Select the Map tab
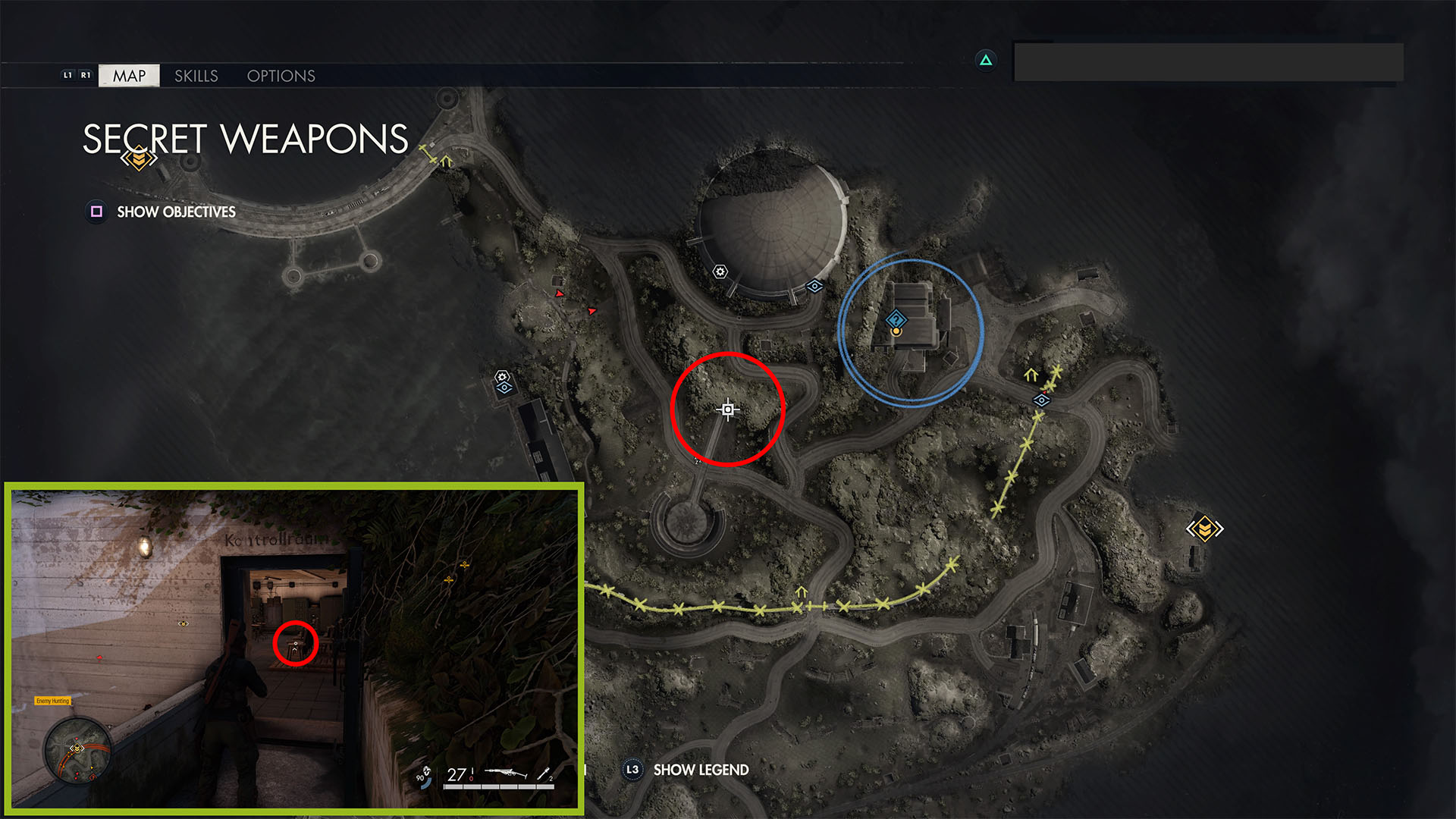The image size is (1456, 819). point(129,76)
